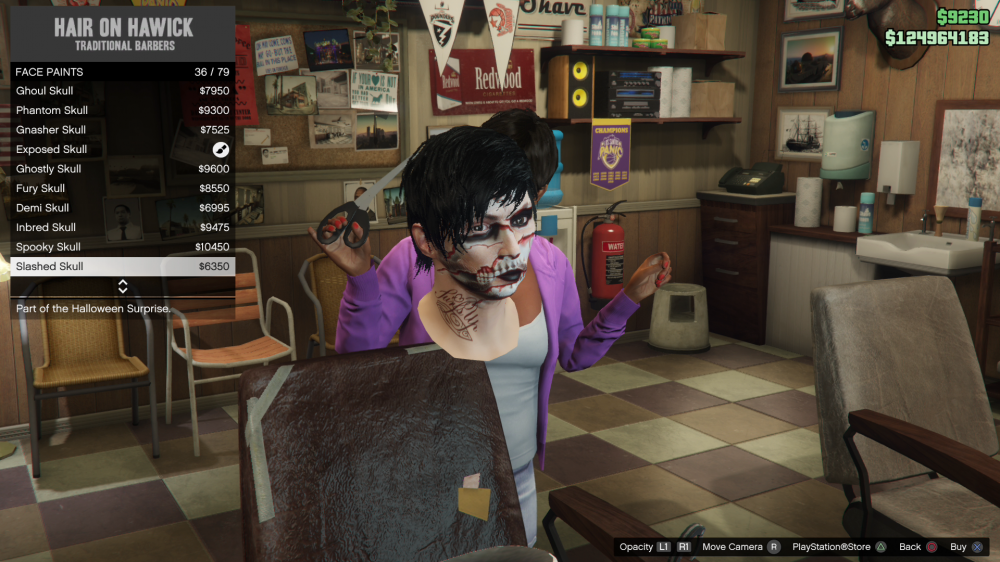Click the highlighted Slashed Skull row
1000x562 pixels.
[122, 266]
